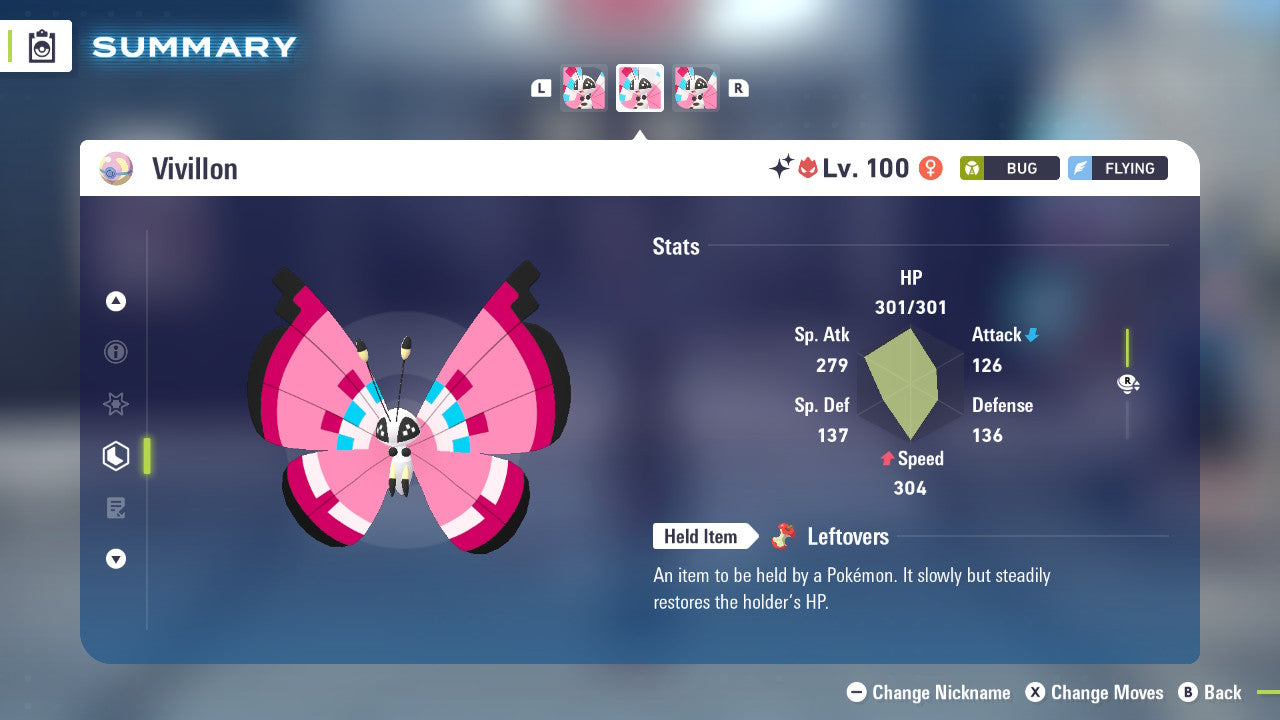Click the shiny sparkle icon near Lv. 100
The height and width of the screenshot is (720, 1280).
click(785, 167)
